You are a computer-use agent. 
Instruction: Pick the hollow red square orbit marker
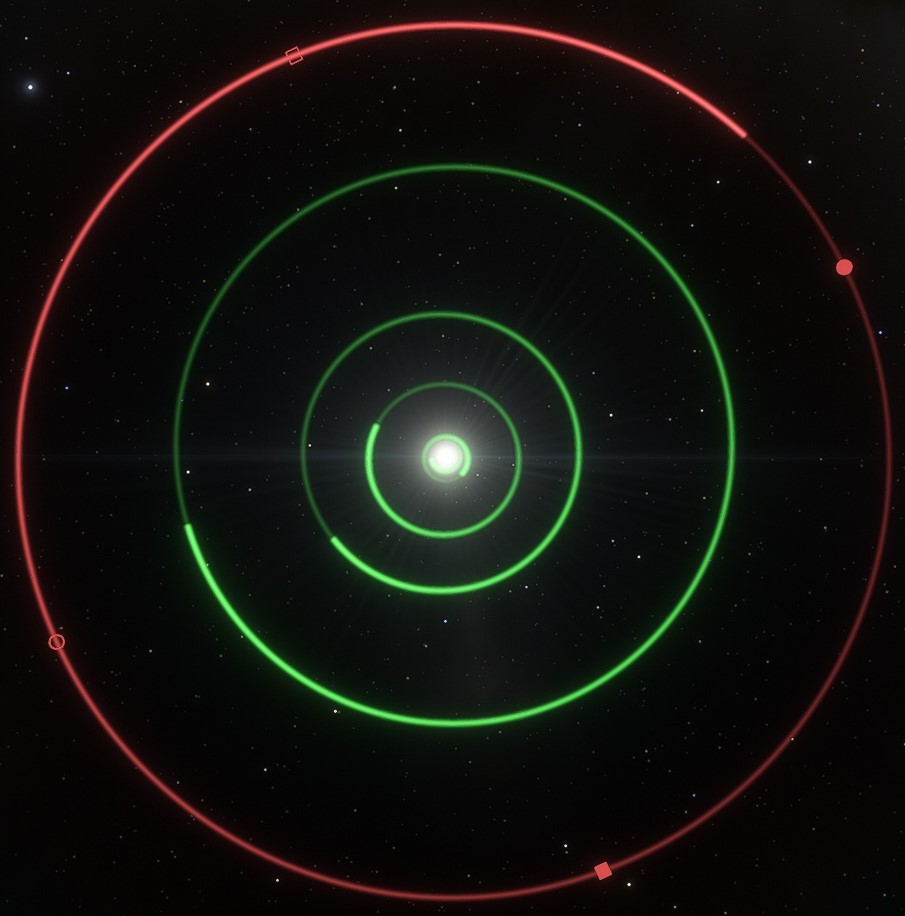click(x=294, y=56)
